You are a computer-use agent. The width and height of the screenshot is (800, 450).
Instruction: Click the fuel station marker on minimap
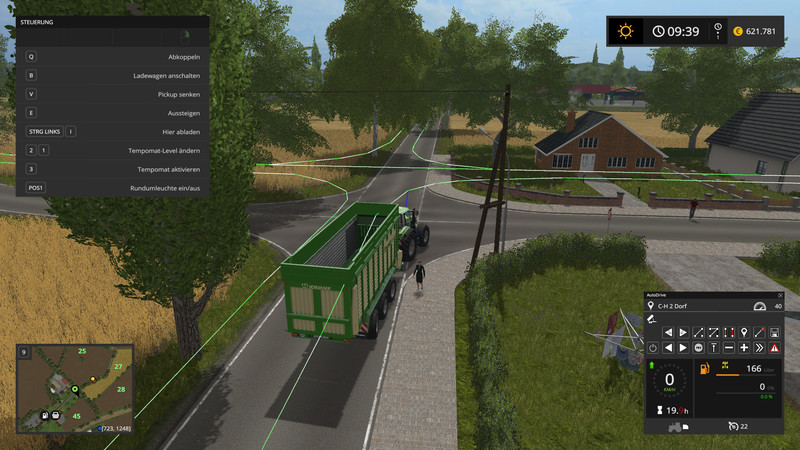tap(43, 414)
